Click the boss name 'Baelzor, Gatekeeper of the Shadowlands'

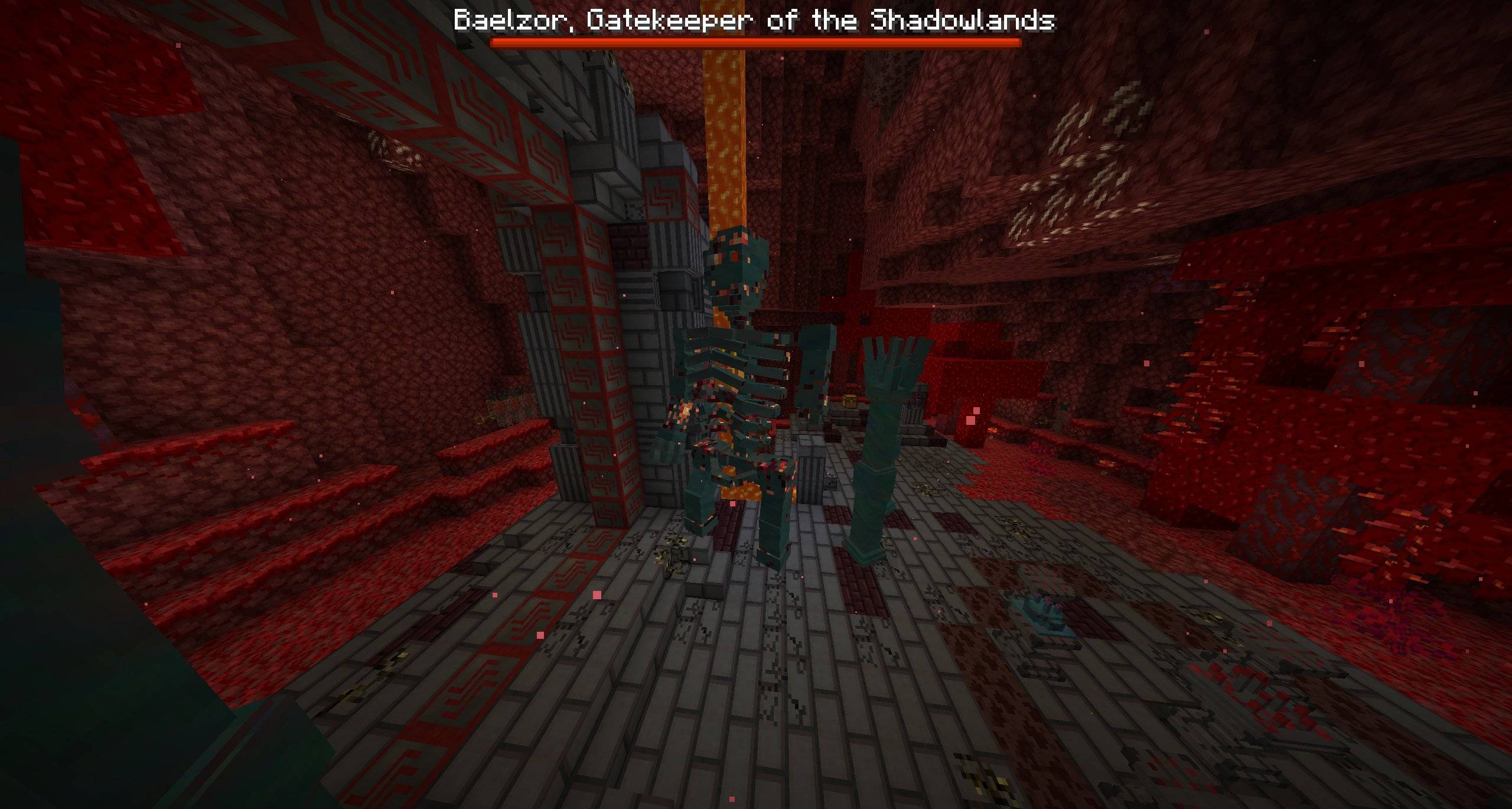pos(753,21)
